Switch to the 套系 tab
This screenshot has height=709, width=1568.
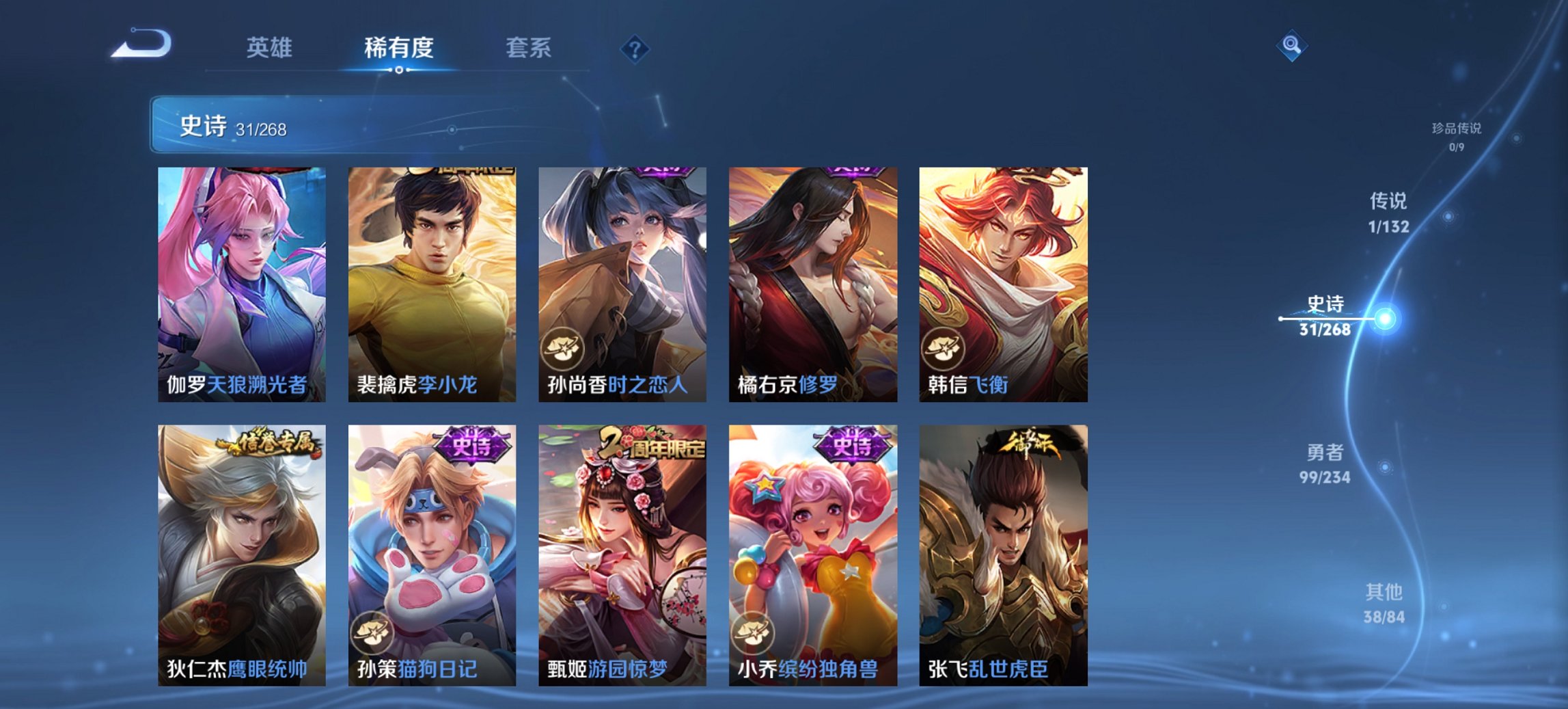point(527,48)
